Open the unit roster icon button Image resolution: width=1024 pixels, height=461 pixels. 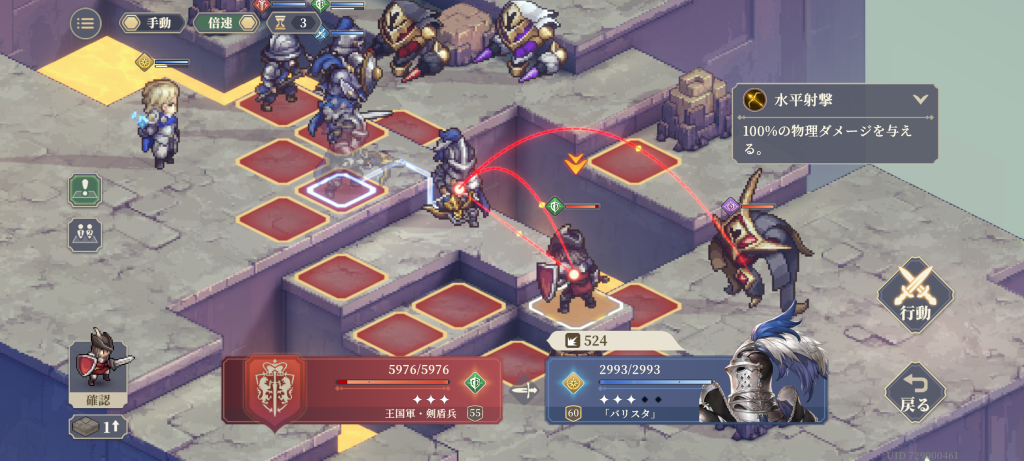(x=84, y=235)
